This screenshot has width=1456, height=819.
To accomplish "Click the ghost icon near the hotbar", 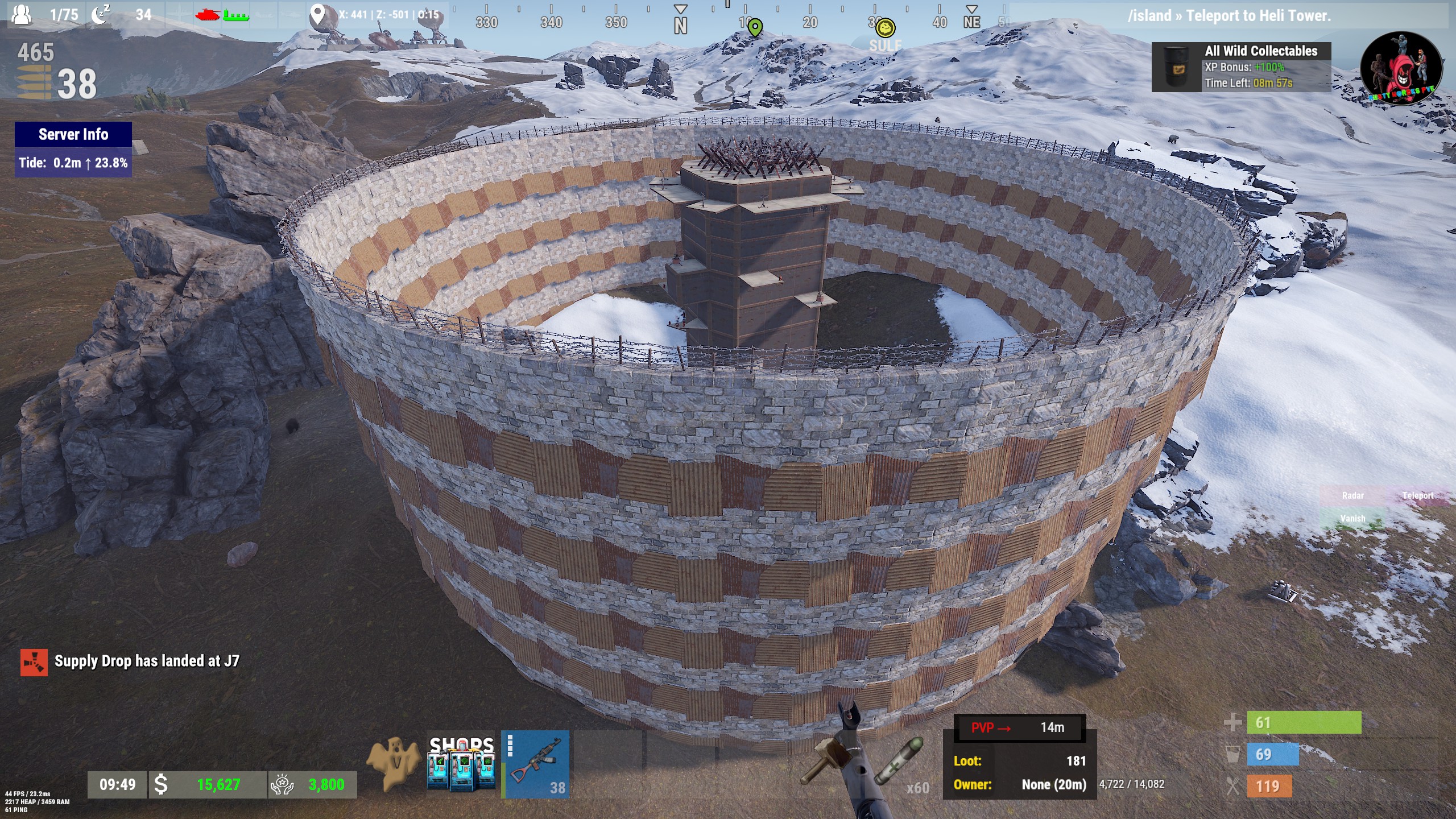I will (393, 763).
